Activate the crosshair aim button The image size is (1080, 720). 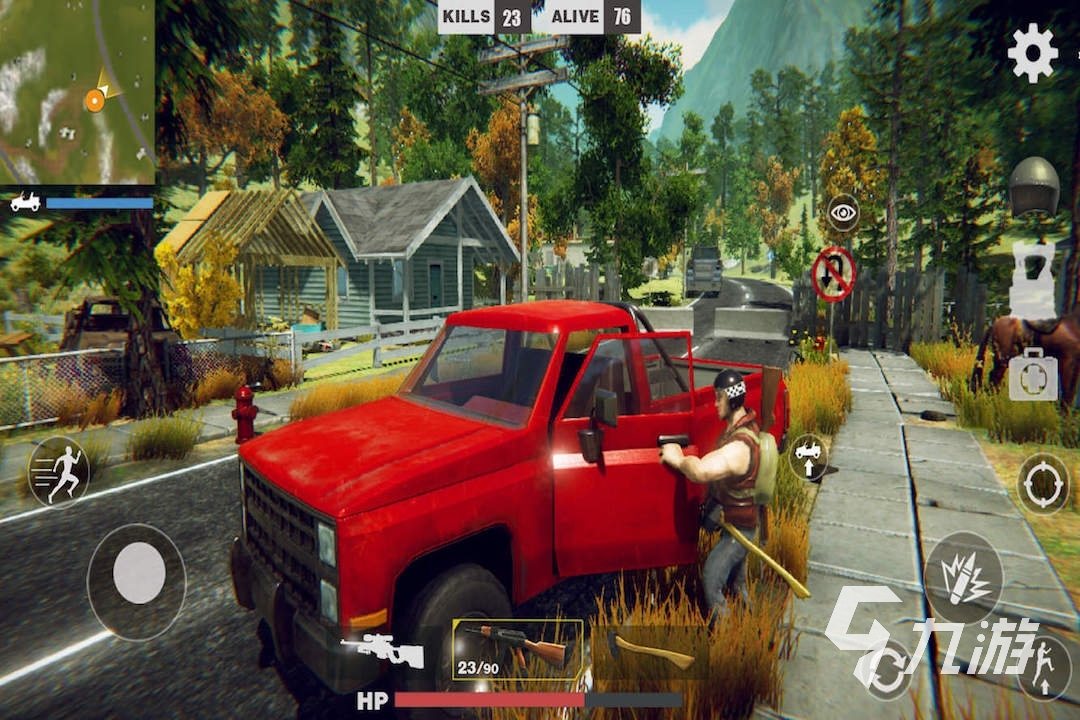pos(1043,484)
